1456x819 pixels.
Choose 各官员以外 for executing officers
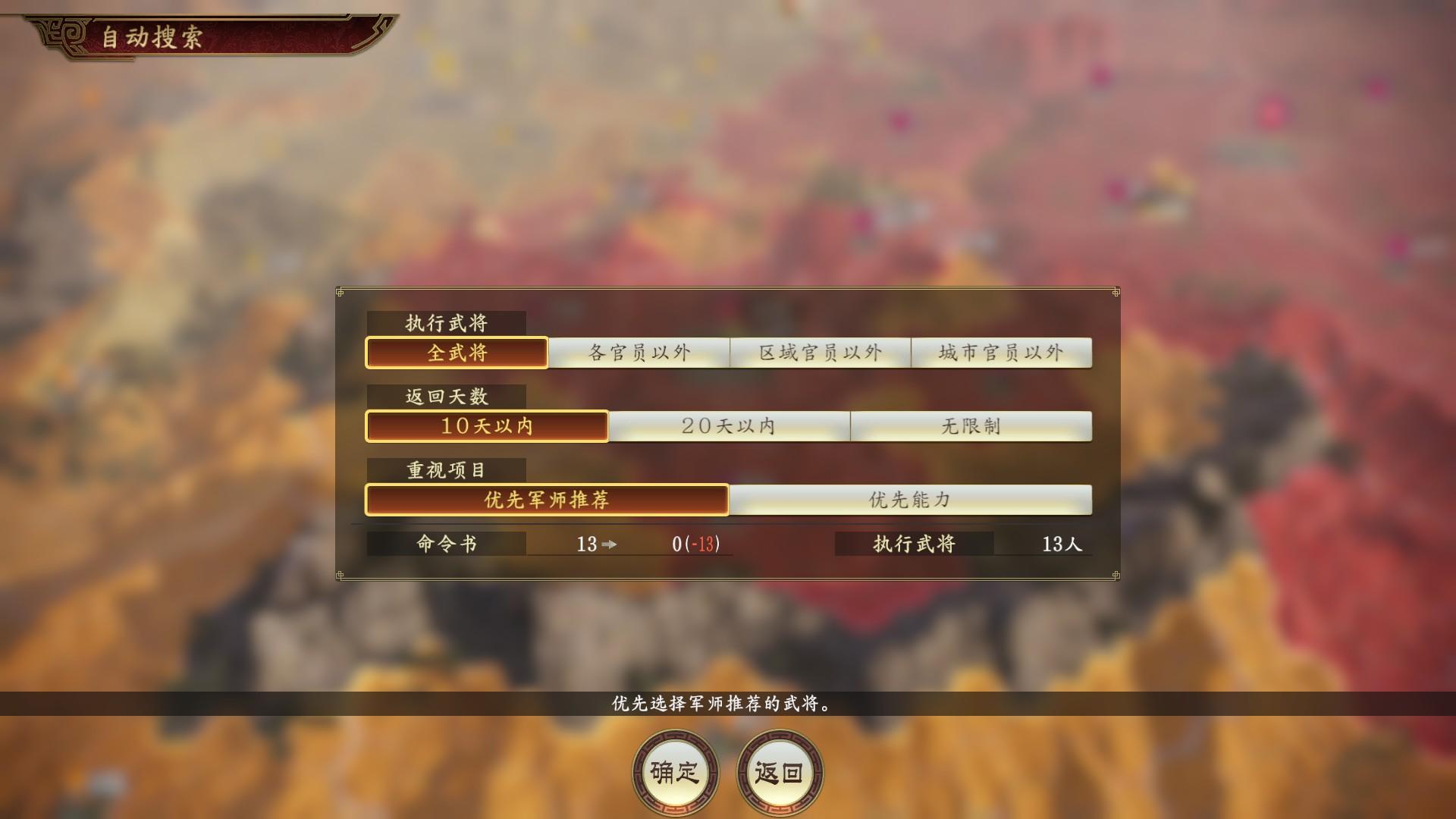pos(639,352)
